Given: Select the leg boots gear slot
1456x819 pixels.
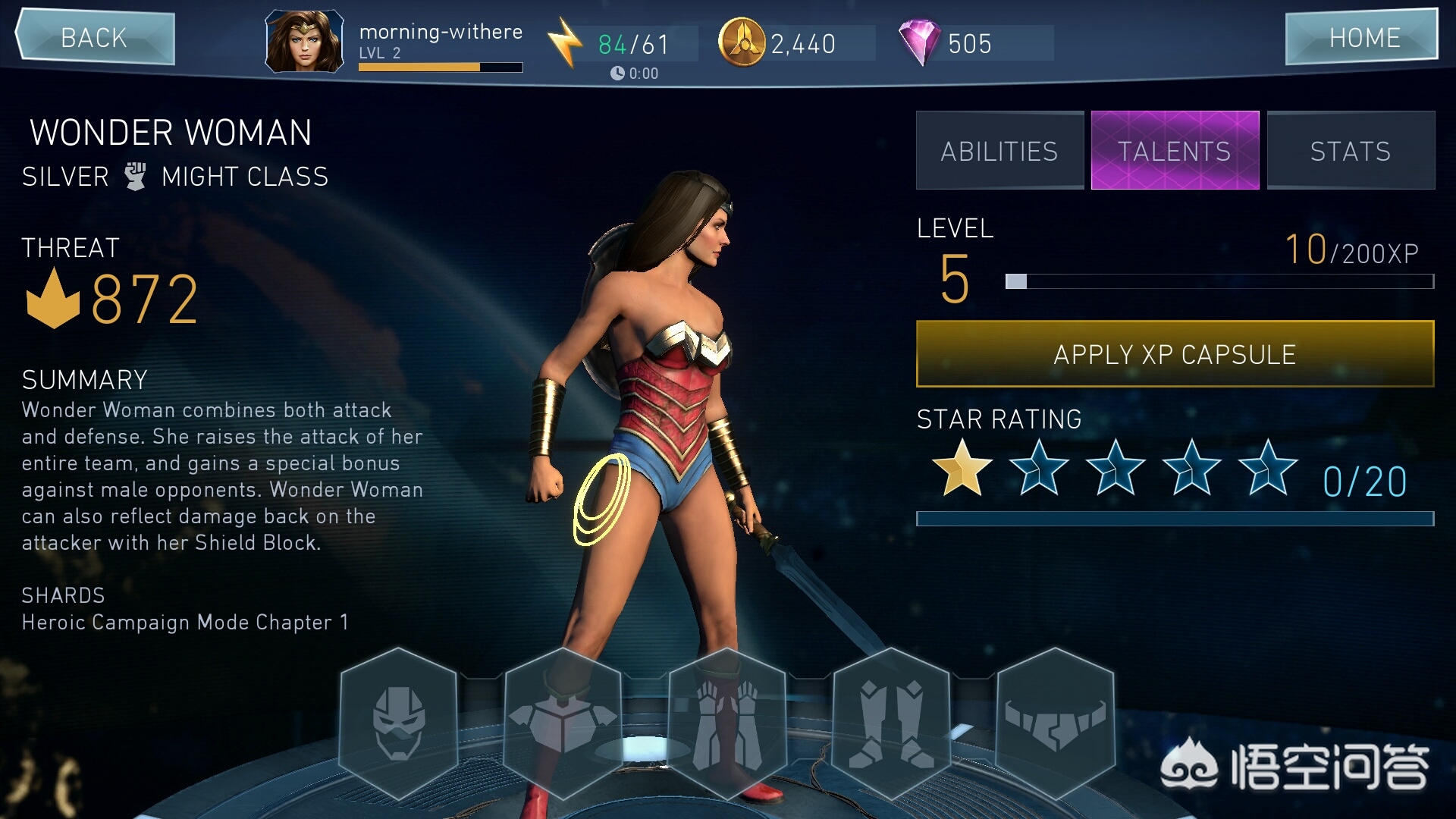Looking at the screenshot, I should click(891, 723).
